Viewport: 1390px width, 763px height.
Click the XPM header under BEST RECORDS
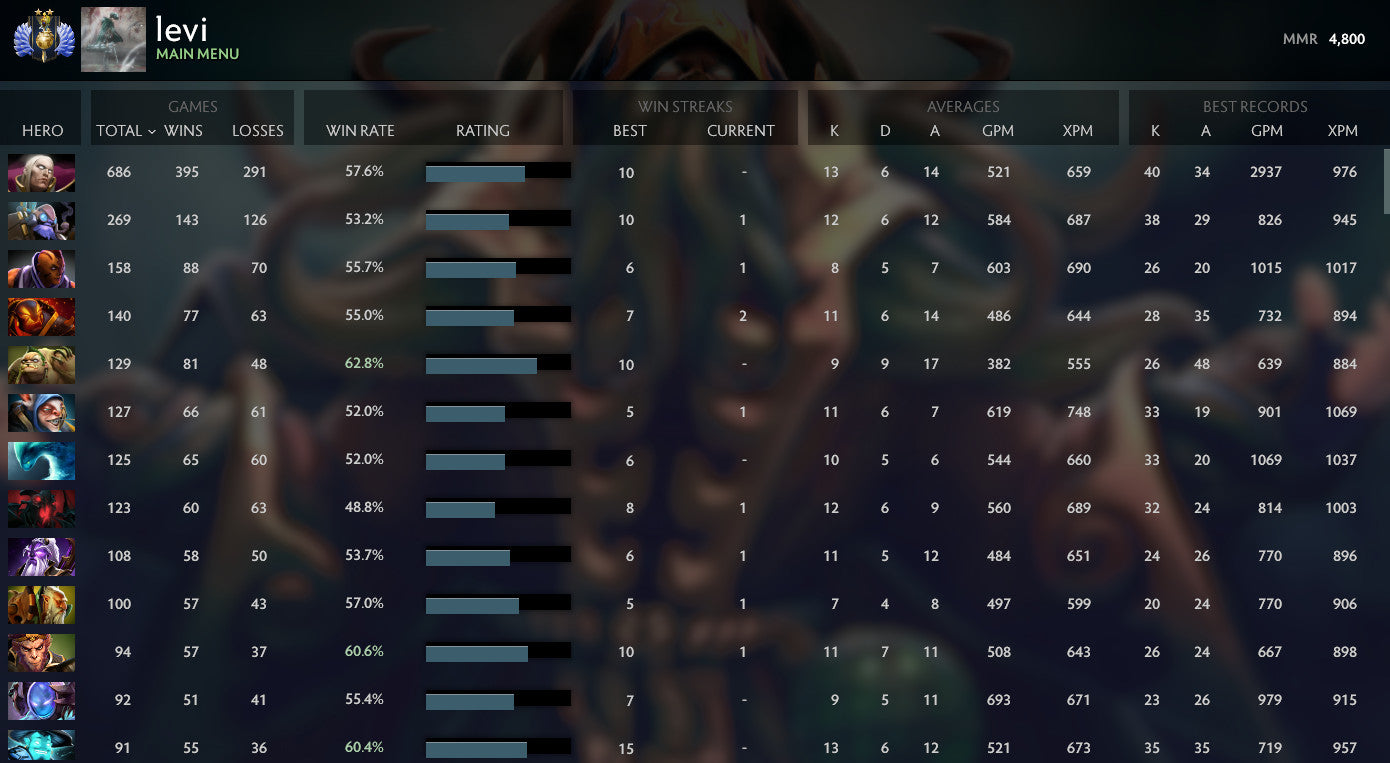[x=1342, y=130]
